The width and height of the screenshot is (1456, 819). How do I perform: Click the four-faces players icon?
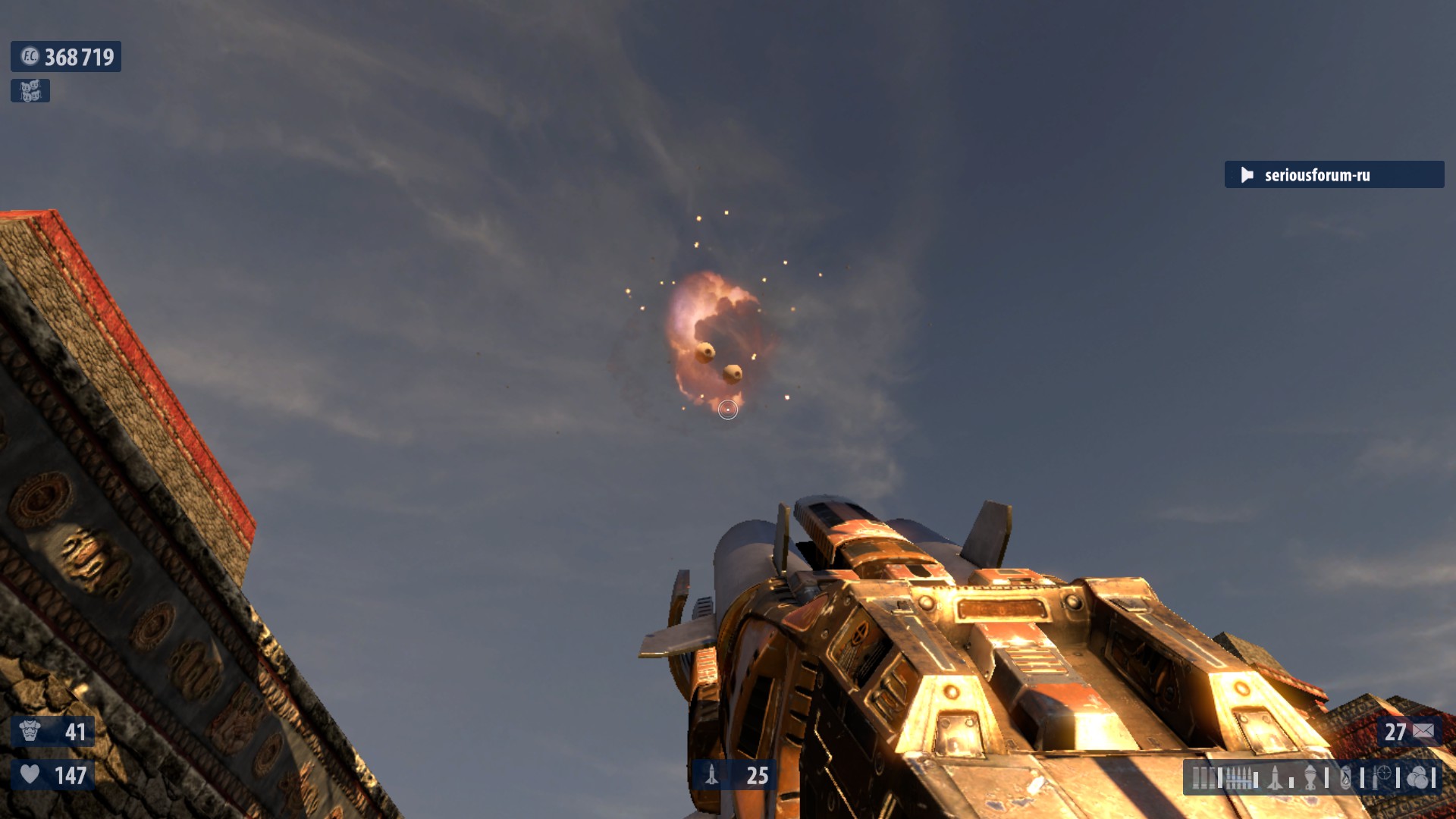coord(30,91)
